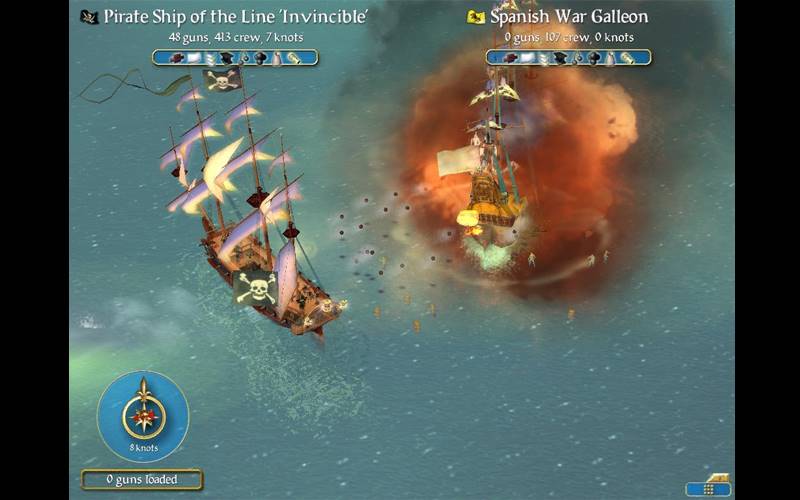This screenshot has height=500, width=800.
Task: Click the wind compass dial
Action: click(x=143, y=416)
